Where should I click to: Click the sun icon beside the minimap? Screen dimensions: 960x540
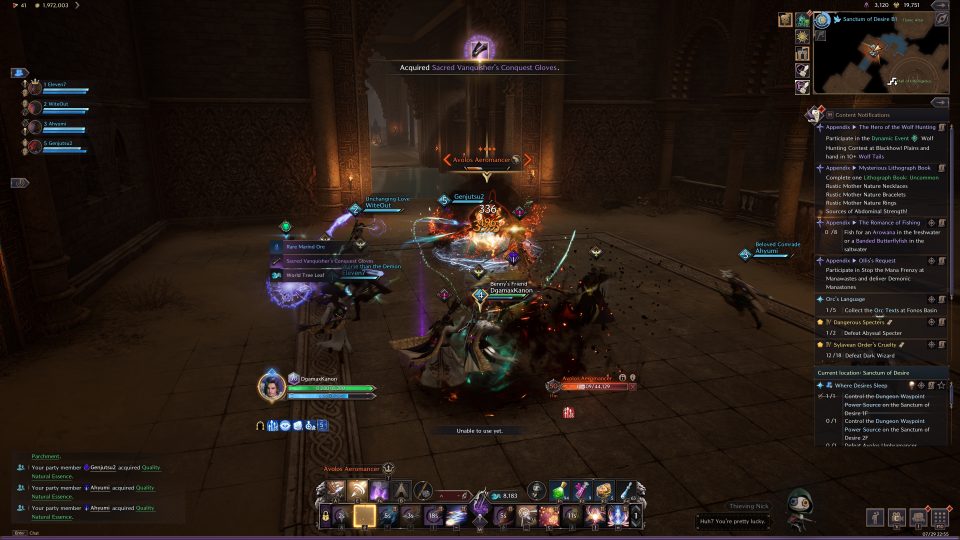point(803,37)
